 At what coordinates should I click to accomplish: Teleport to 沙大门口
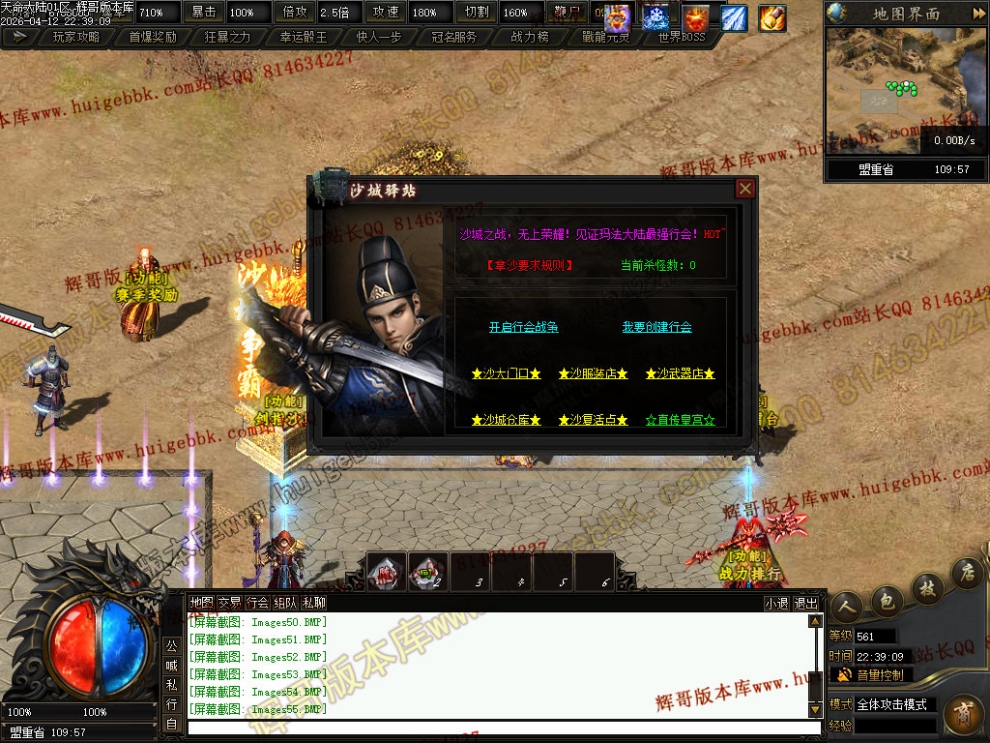[506, 374]
